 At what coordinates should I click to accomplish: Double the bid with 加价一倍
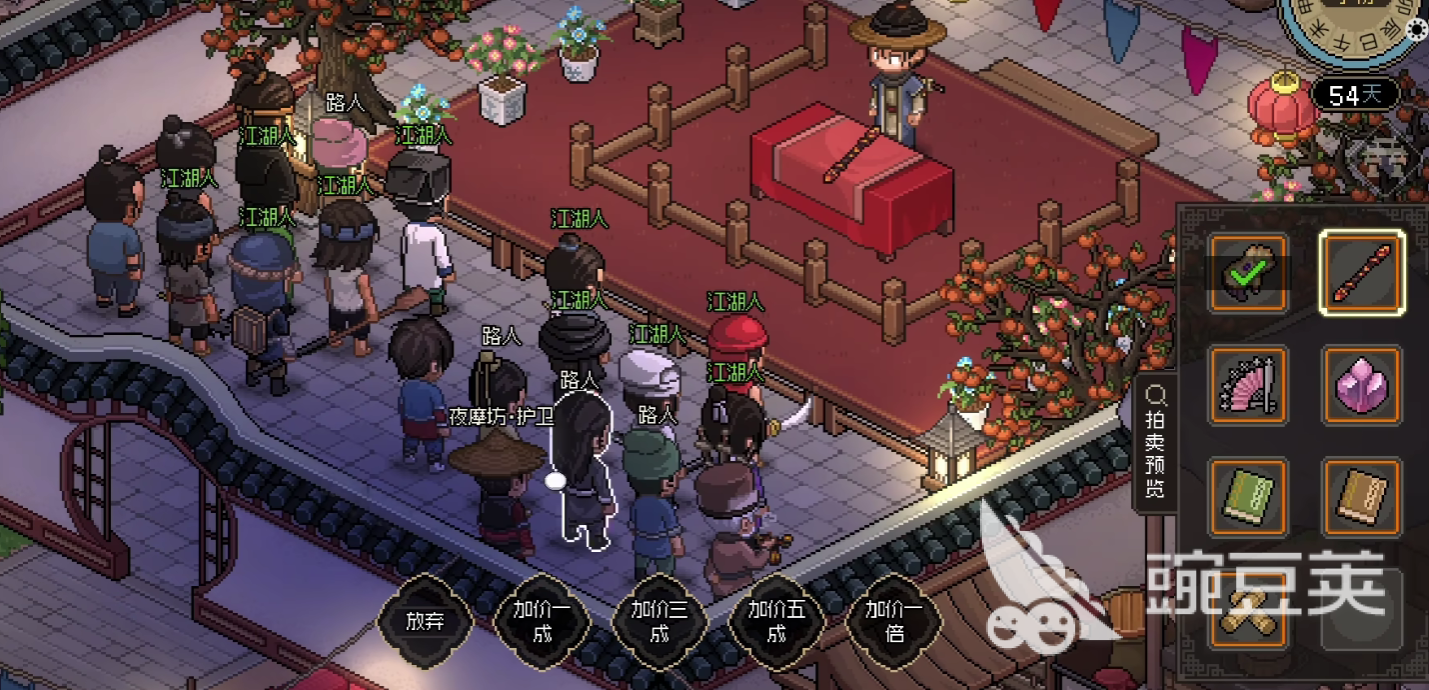click(x=894, y=621)
